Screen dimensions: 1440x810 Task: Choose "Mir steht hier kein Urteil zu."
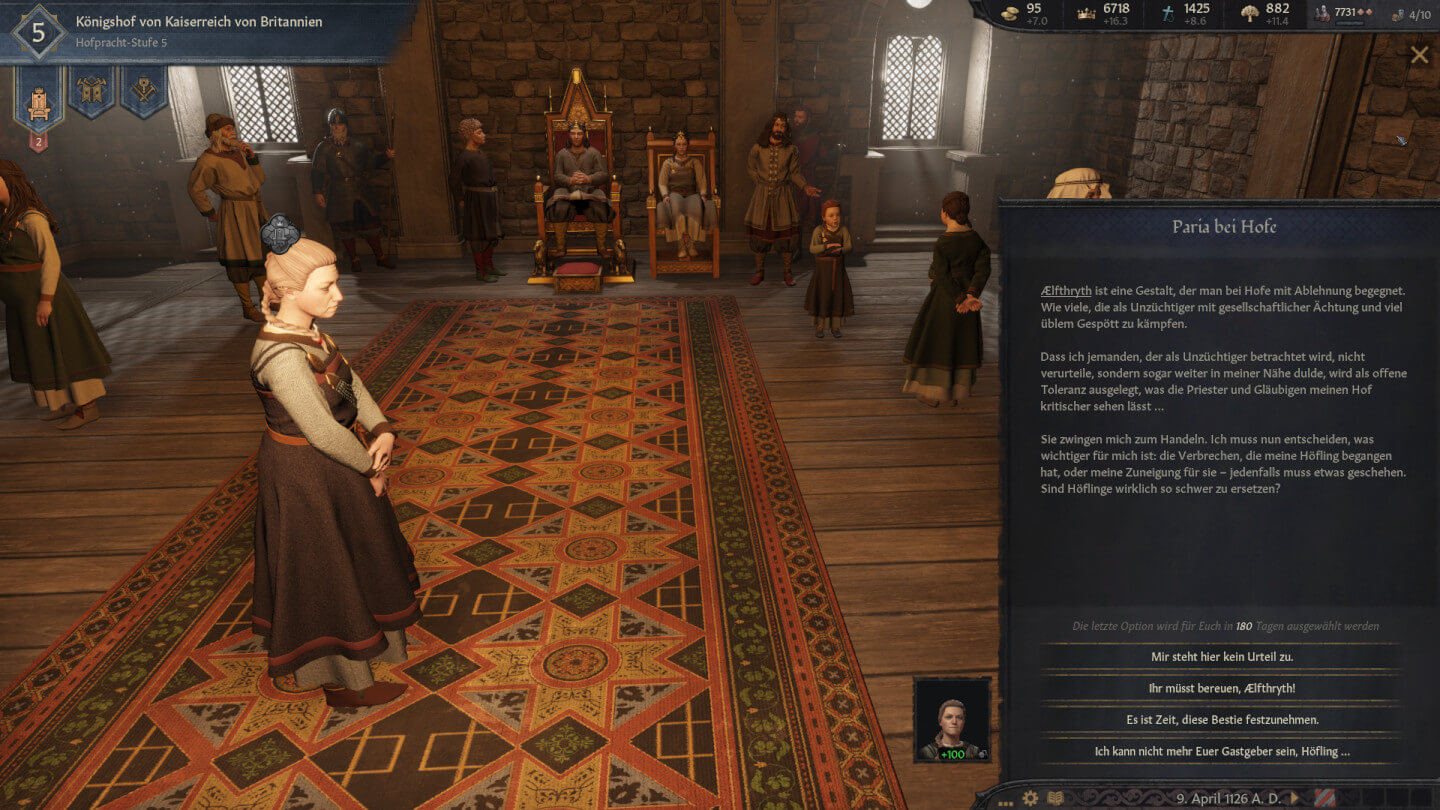click(x=1221, y=657)
